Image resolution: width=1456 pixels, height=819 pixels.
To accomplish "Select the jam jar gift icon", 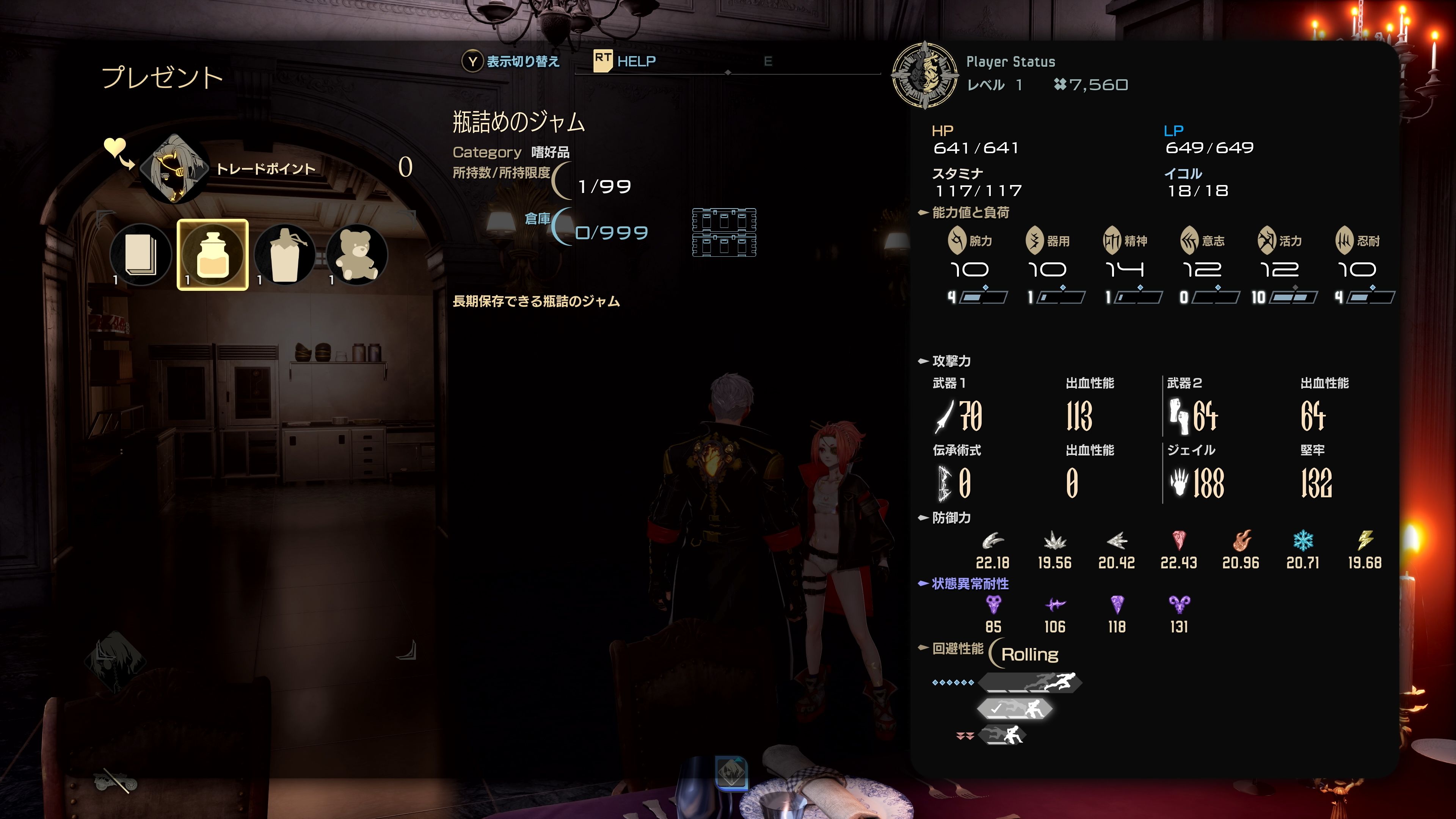I will coord(212,255).
